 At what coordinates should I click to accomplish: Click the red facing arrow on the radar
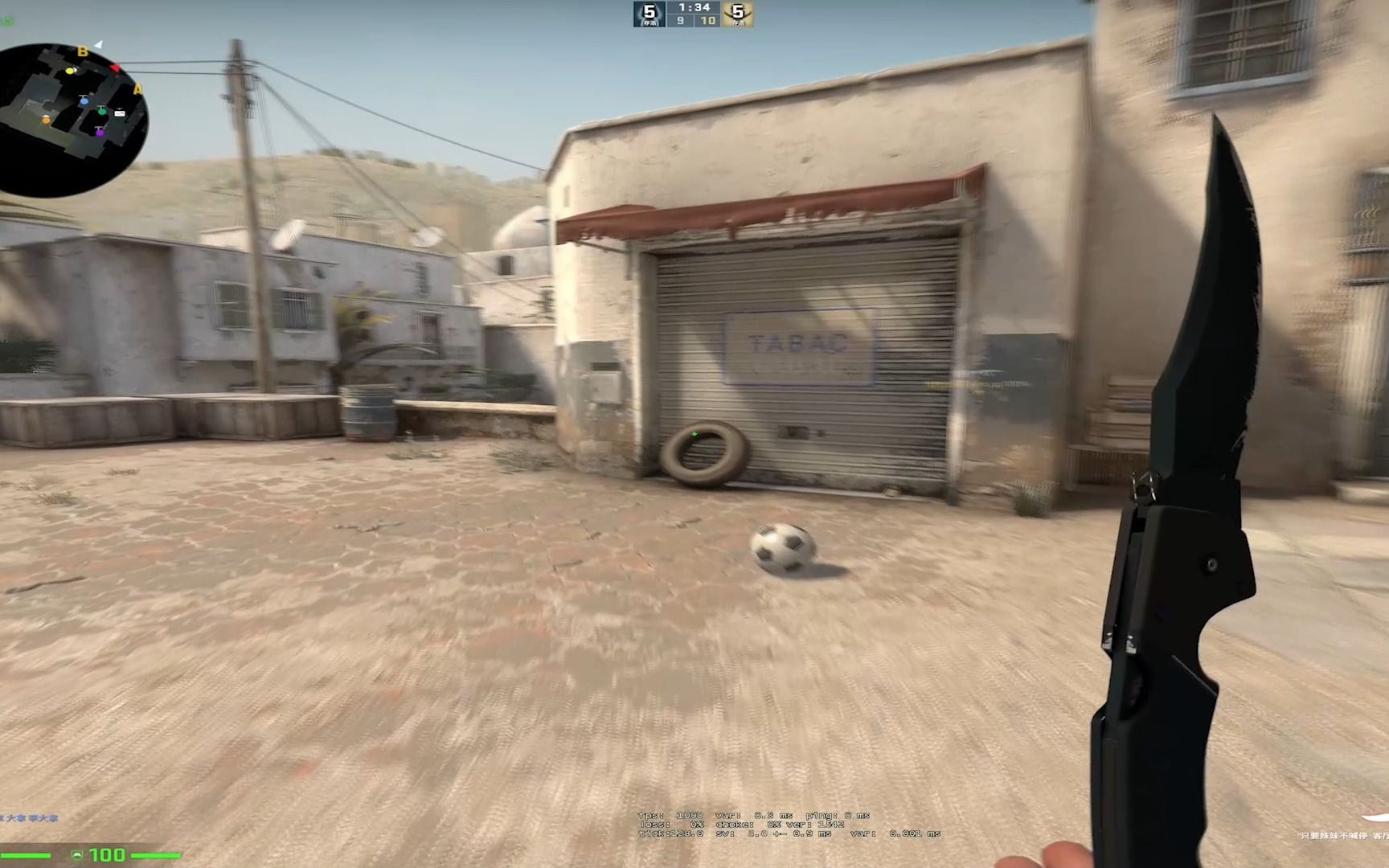click(x=115, y=68)
